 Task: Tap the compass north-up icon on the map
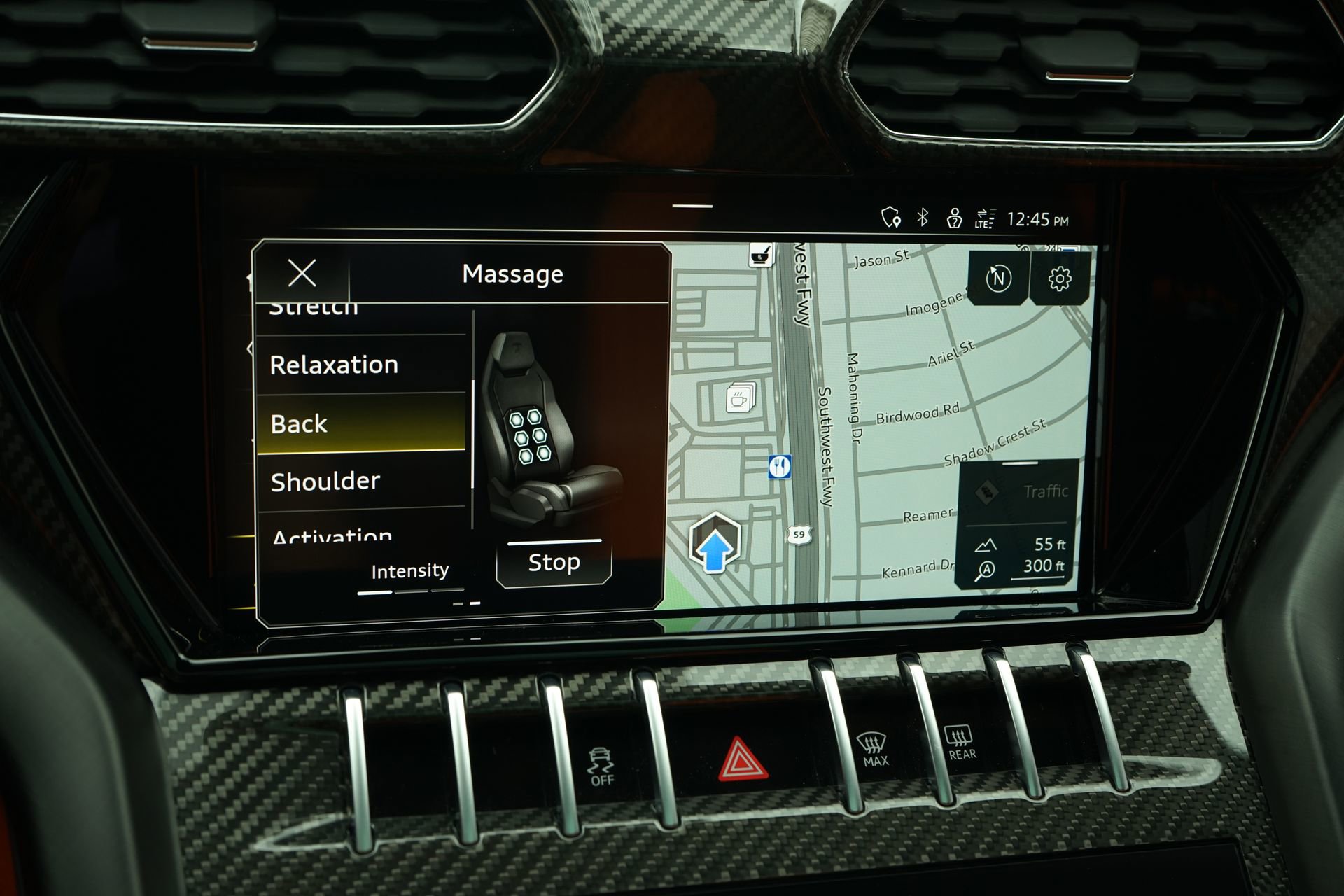click(x=999, y=279)
